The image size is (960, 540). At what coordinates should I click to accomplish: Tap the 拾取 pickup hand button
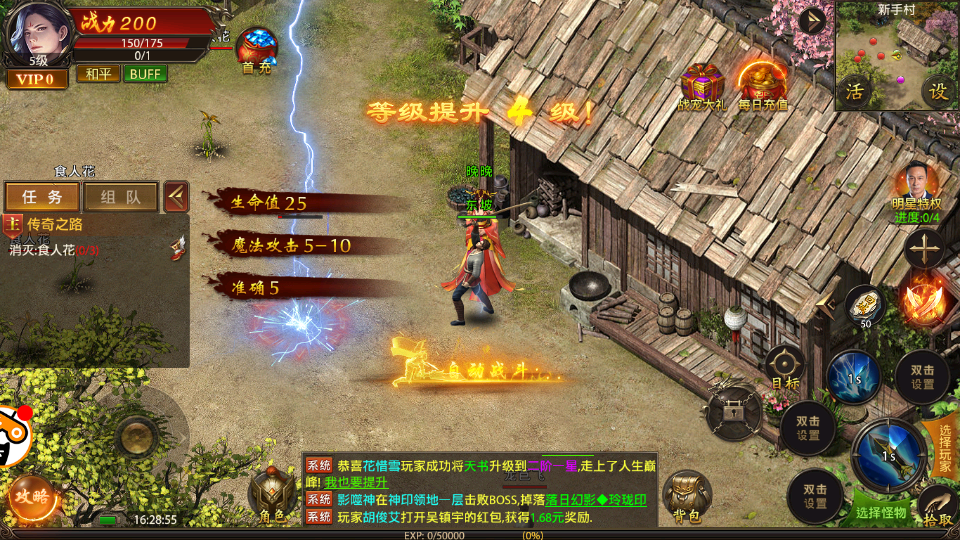coord(938,507)
